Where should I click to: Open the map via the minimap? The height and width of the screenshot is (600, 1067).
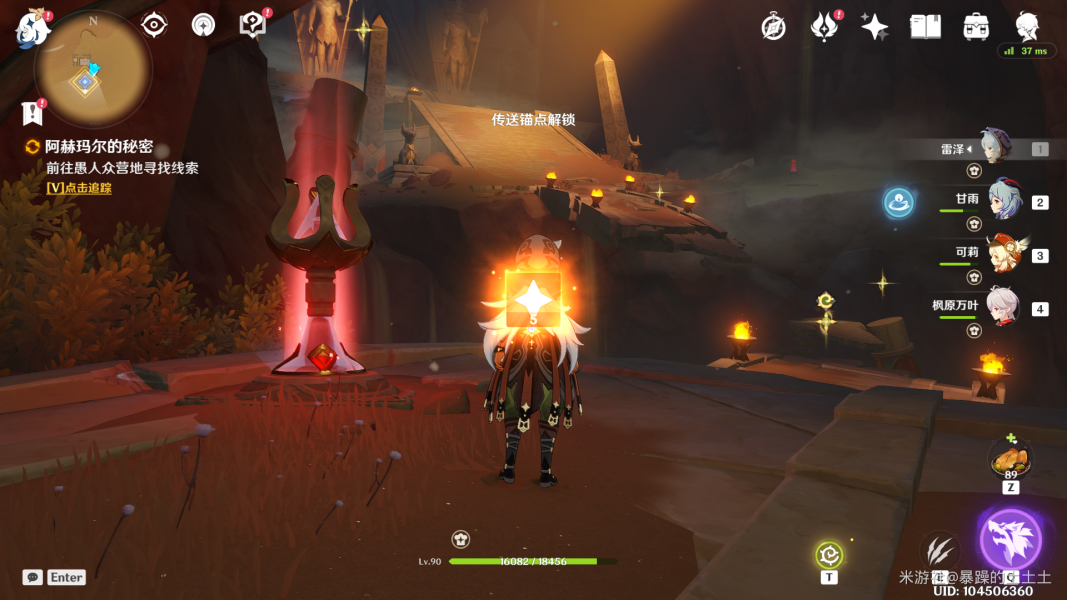(90, 69)
